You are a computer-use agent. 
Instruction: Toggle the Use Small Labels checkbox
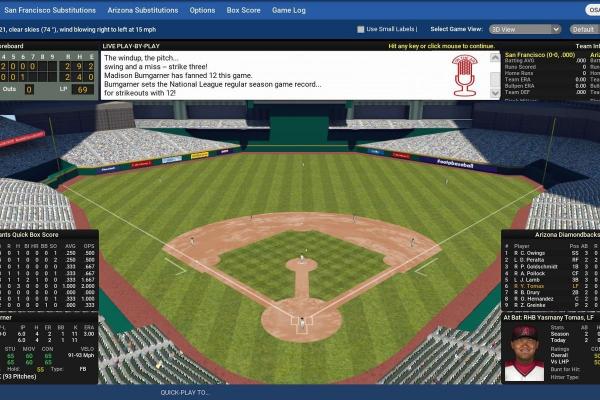(x=361, y=29)
